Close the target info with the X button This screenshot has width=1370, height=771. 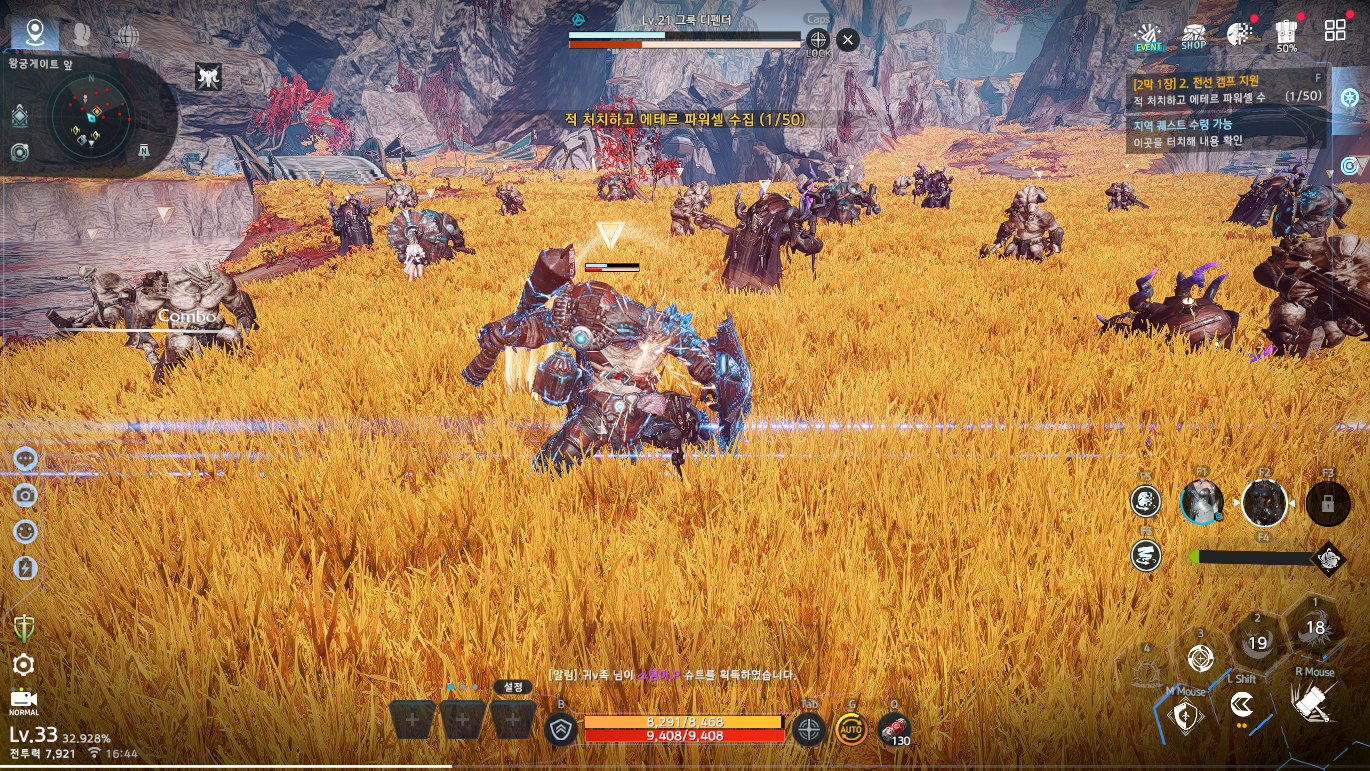(847, 40)
